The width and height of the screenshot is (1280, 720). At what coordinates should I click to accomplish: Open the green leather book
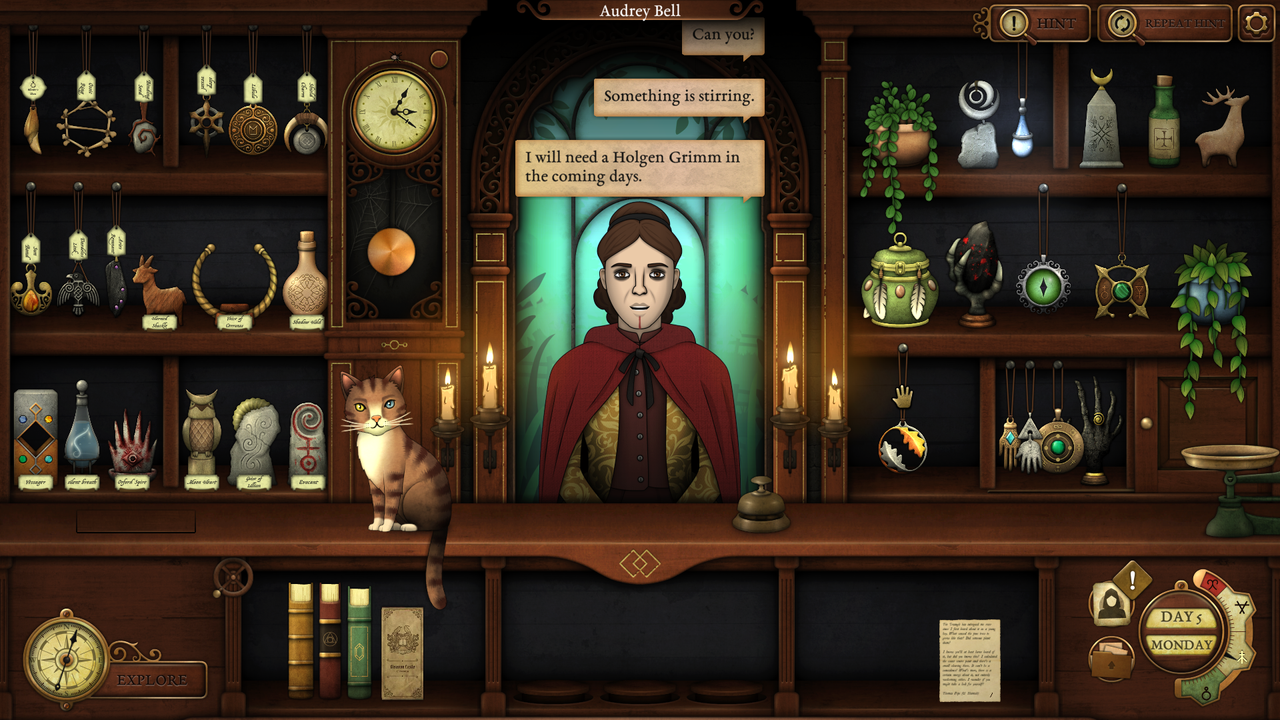coord(359,639)
